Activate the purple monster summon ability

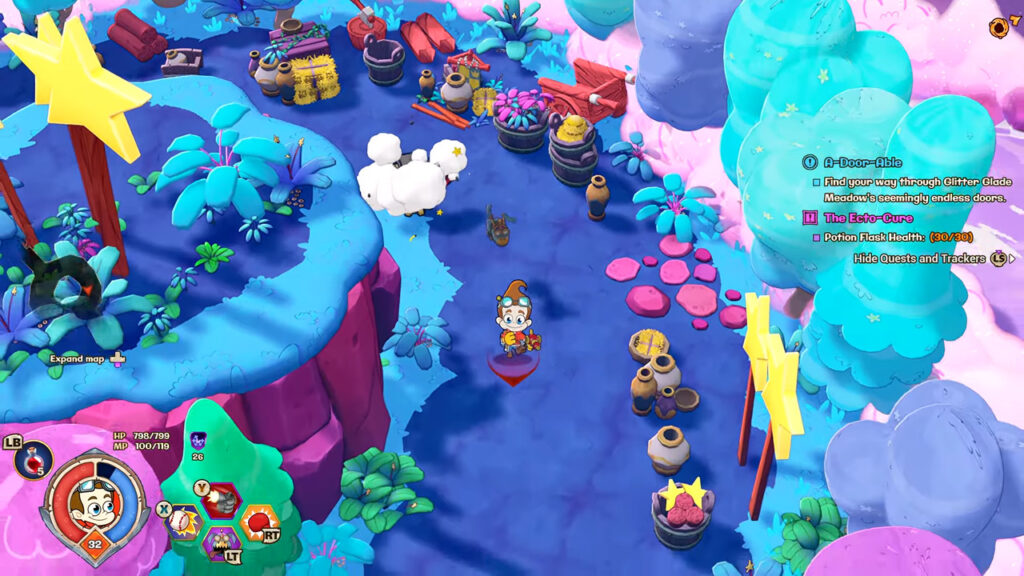coord(221,545)
